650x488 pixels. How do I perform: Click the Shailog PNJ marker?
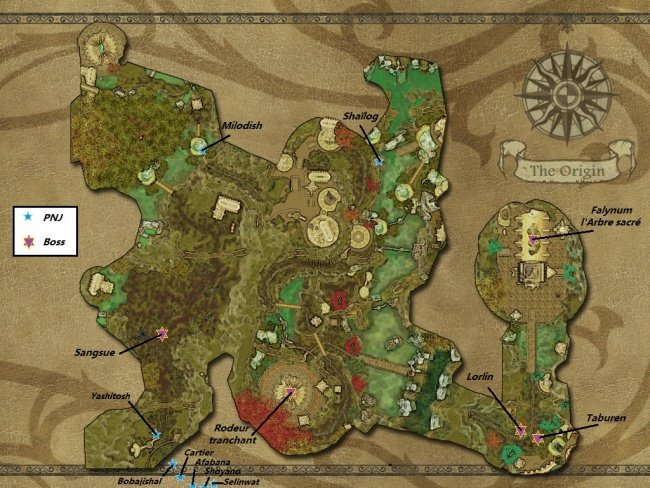coord(378,160)
